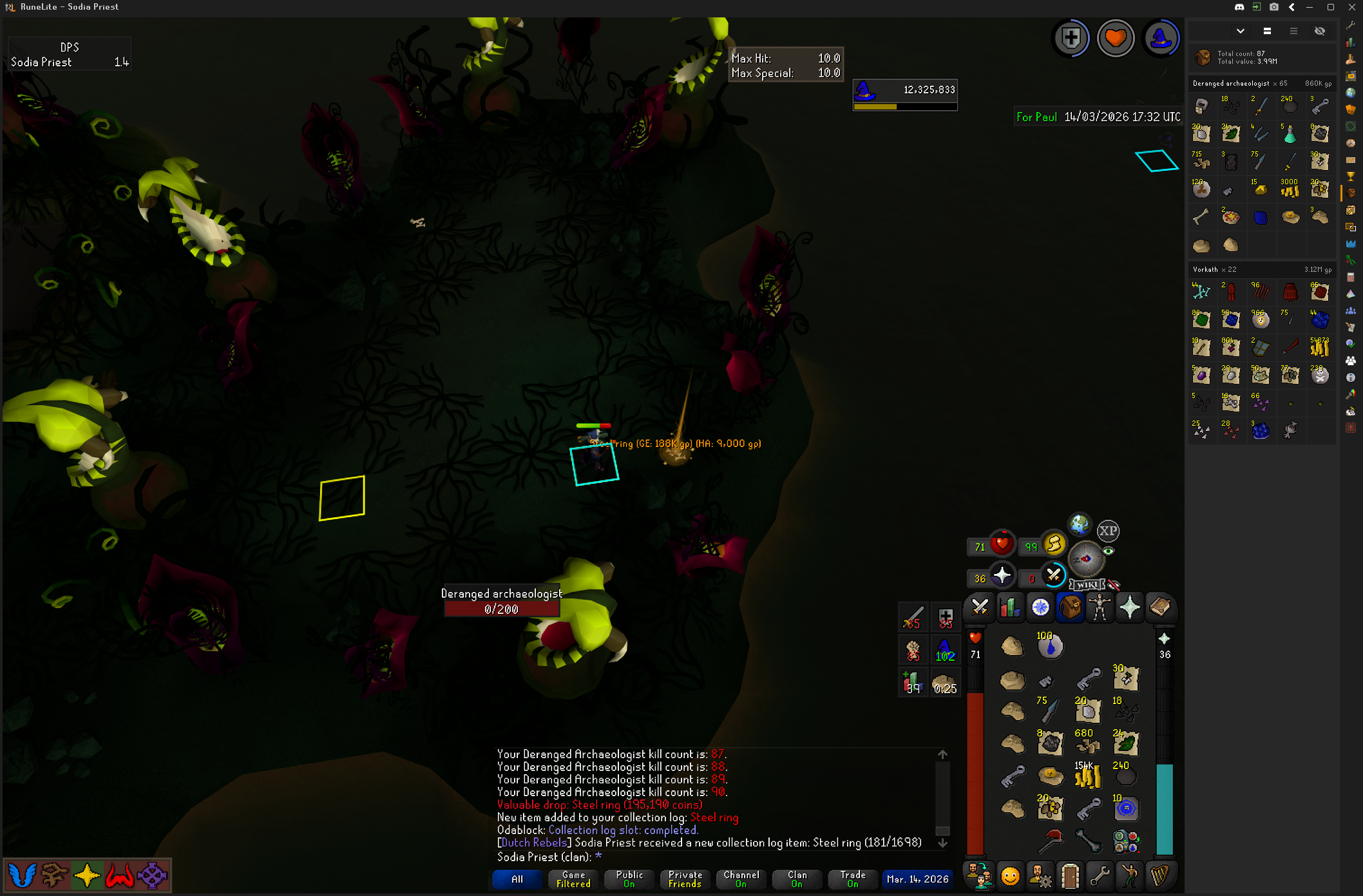Click the cannonballs stack in inventory
This screenshot has height=896, width=1363.
(x=1126, y=776)
